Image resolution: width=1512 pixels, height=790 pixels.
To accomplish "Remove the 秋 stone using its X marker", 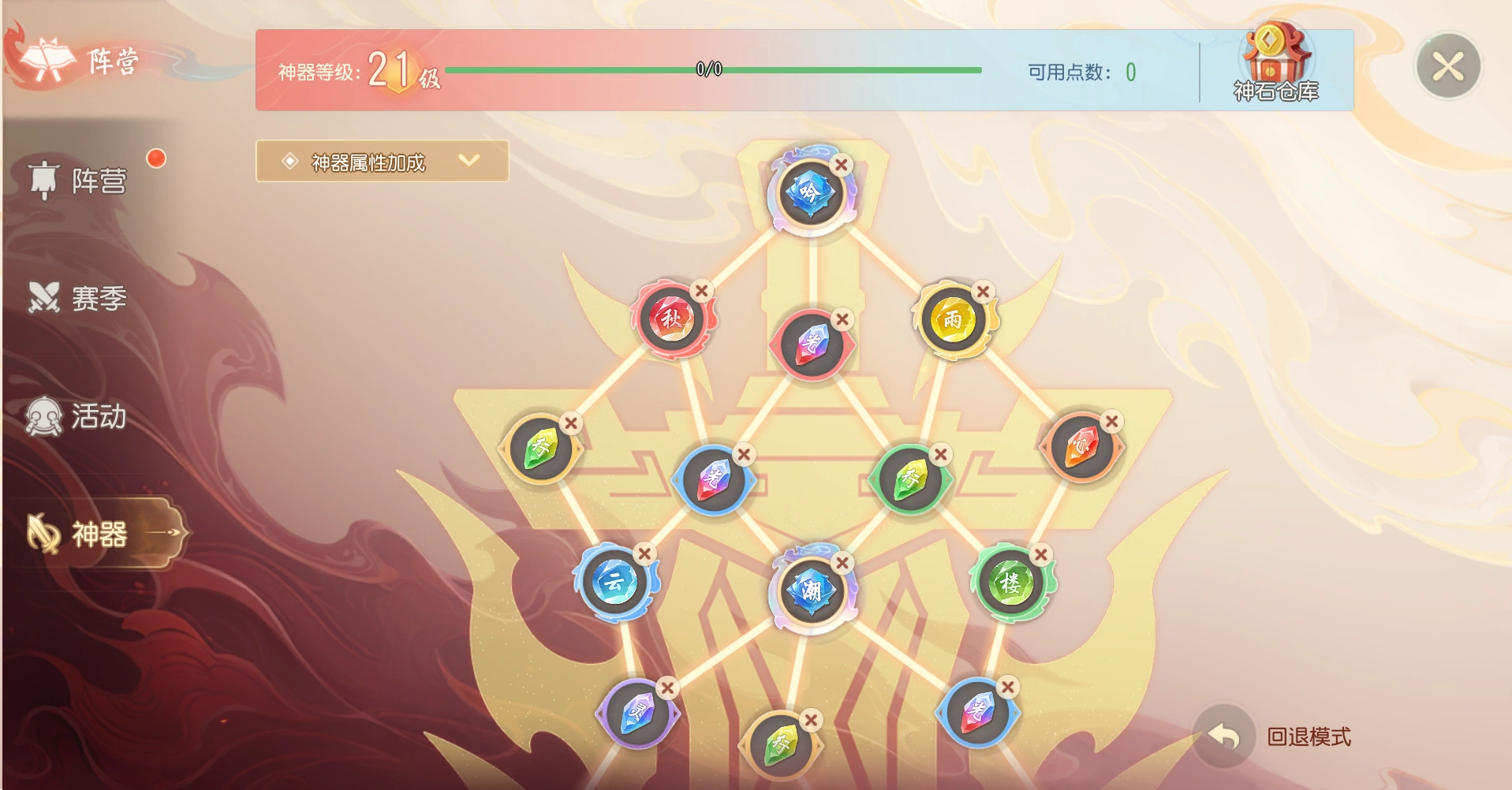I will point(700,290).
